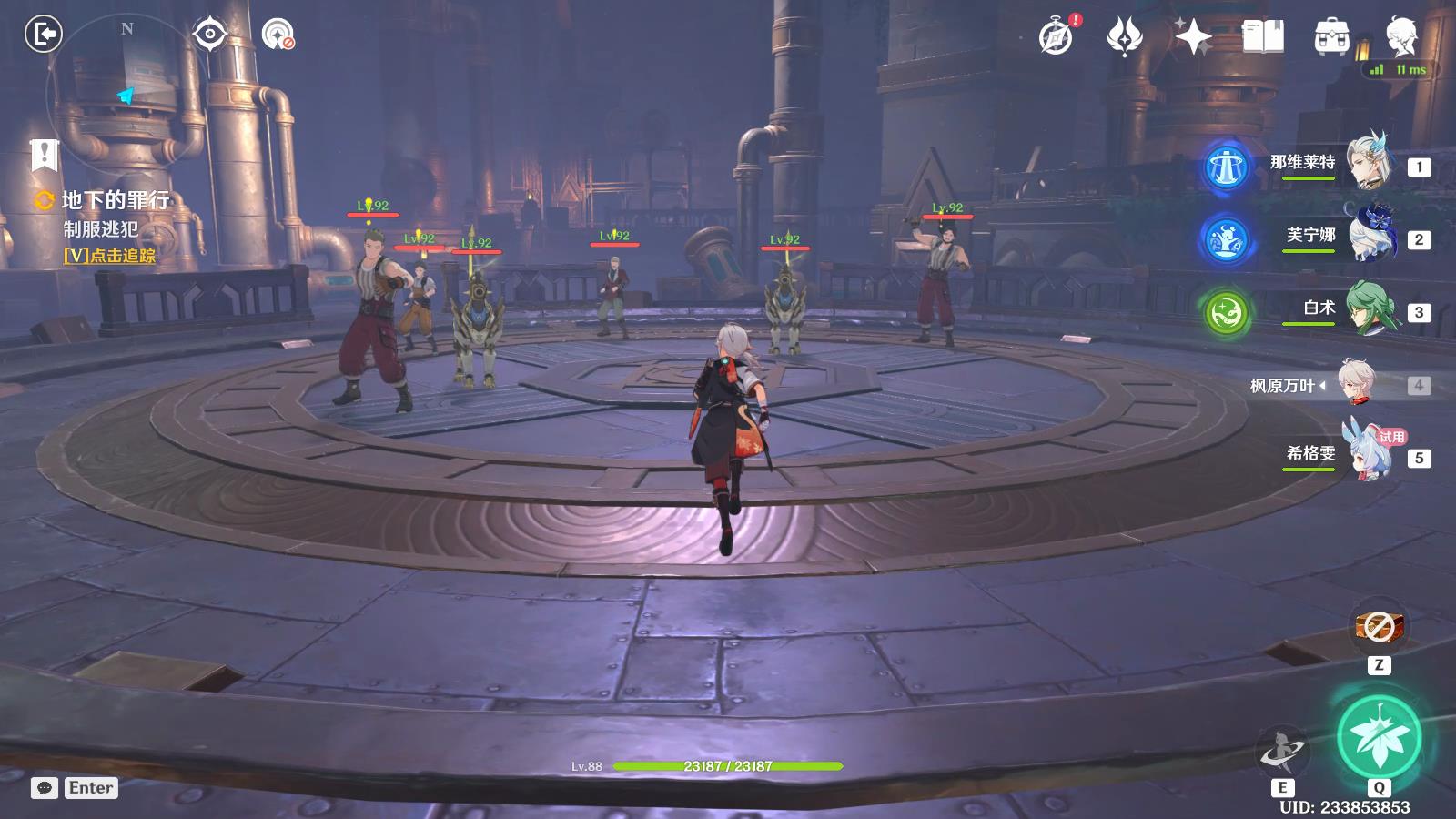Switch to party member 那维莱特

tap(1368, 164)
